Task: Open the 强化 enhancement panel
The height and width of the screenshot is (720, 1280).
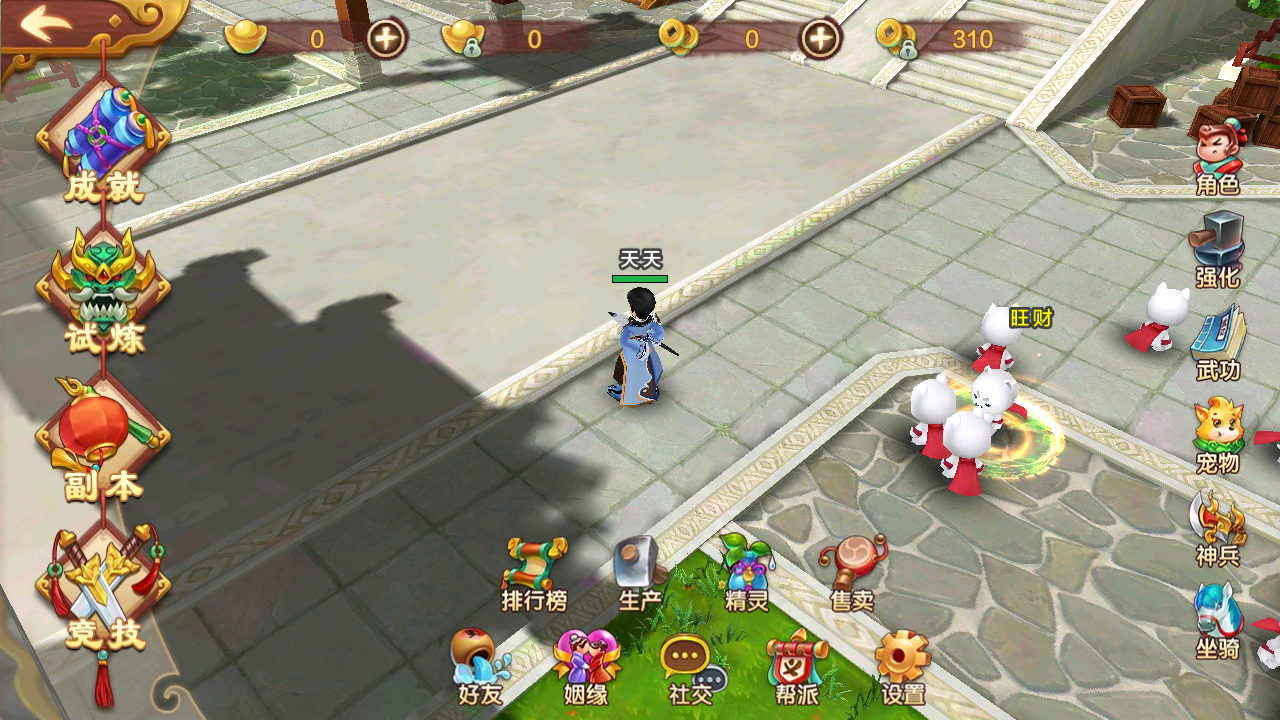Action: 1217,248
